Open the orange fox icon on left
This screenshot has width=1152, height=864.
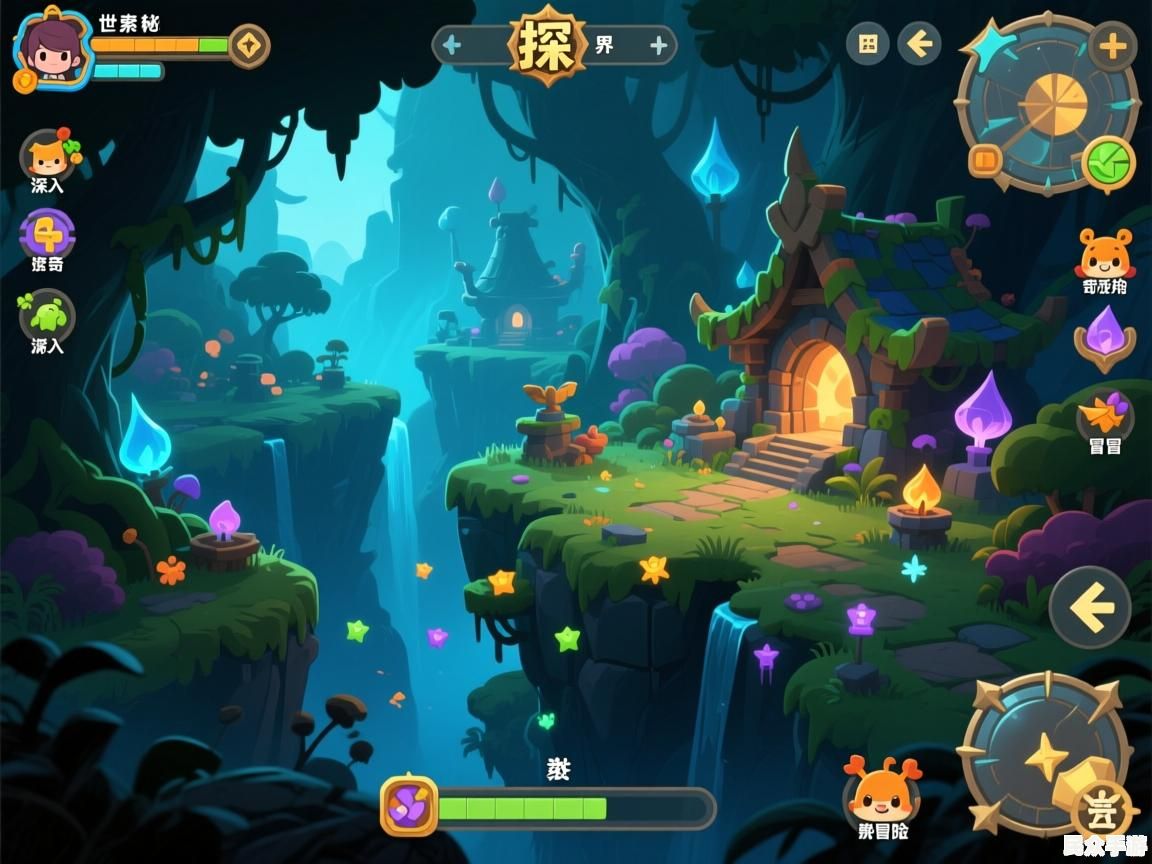[x=46, y=156]
